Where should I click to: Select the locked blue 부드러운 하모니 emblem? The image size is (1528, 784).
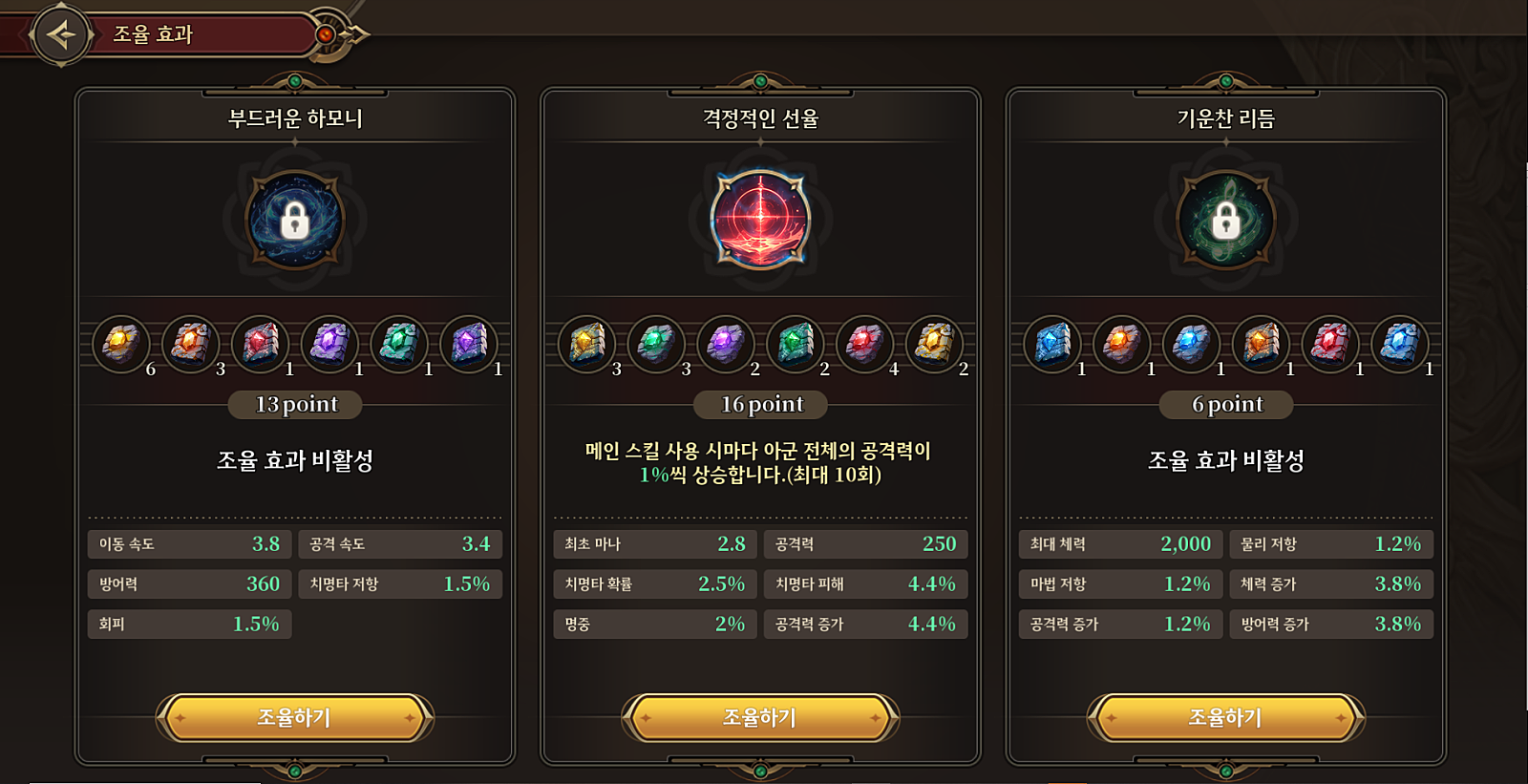coord(295,221)
